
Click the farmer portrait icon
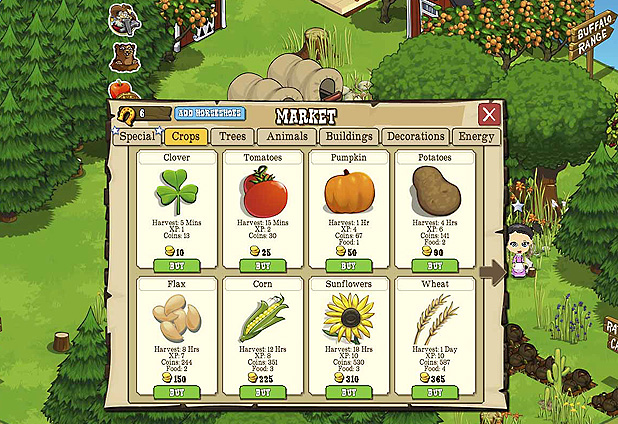coord(125,18)
